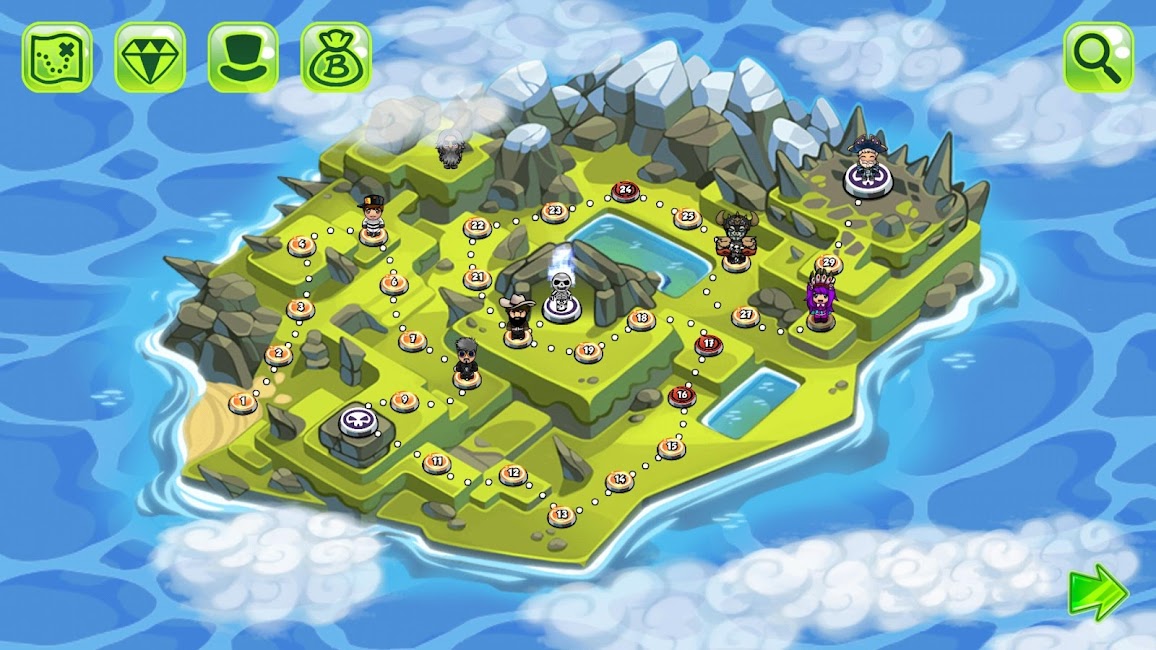The image size is (1156, 650).
Task: Click the magnifying glass zoom button
Action: coord(1098,58)
